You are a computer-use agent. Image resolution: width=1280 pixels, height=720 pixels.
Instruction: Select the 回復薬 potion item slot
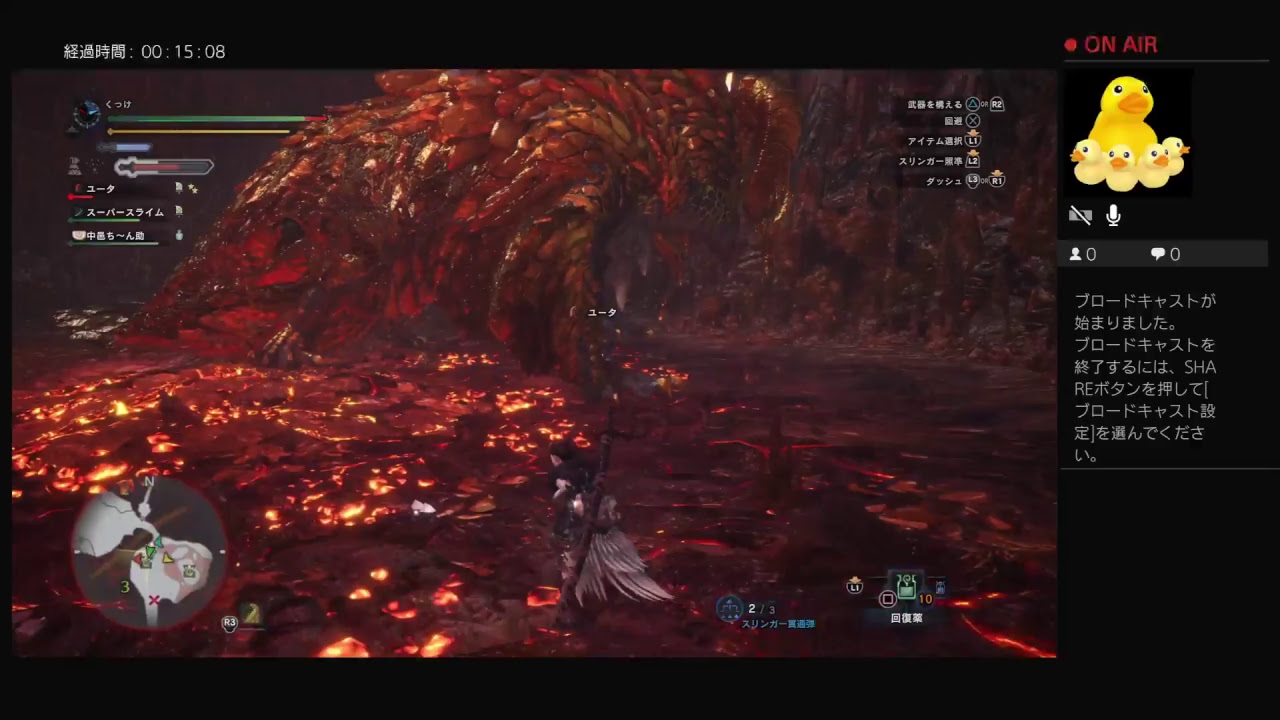(x=907, y=588)
